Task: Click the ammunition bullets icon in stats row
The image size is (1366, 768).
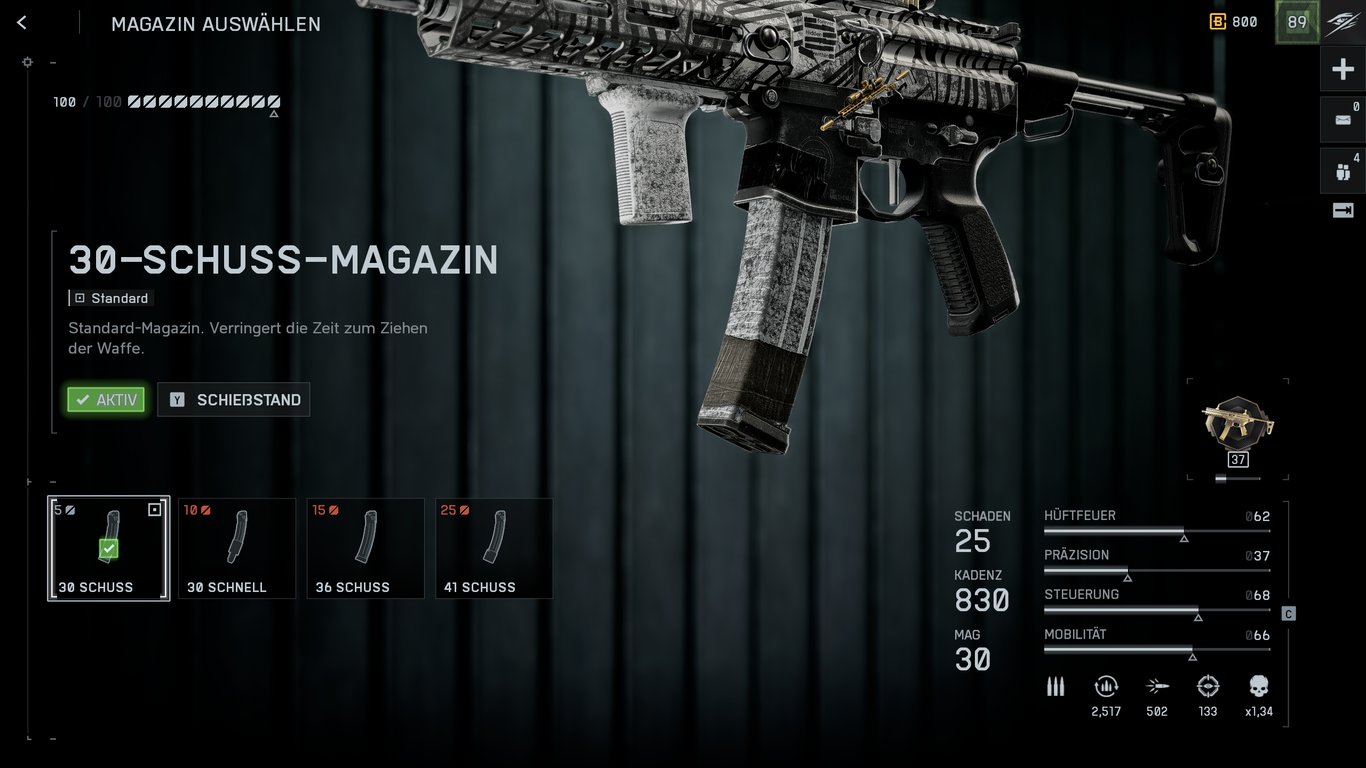Action: [1055, 686]
